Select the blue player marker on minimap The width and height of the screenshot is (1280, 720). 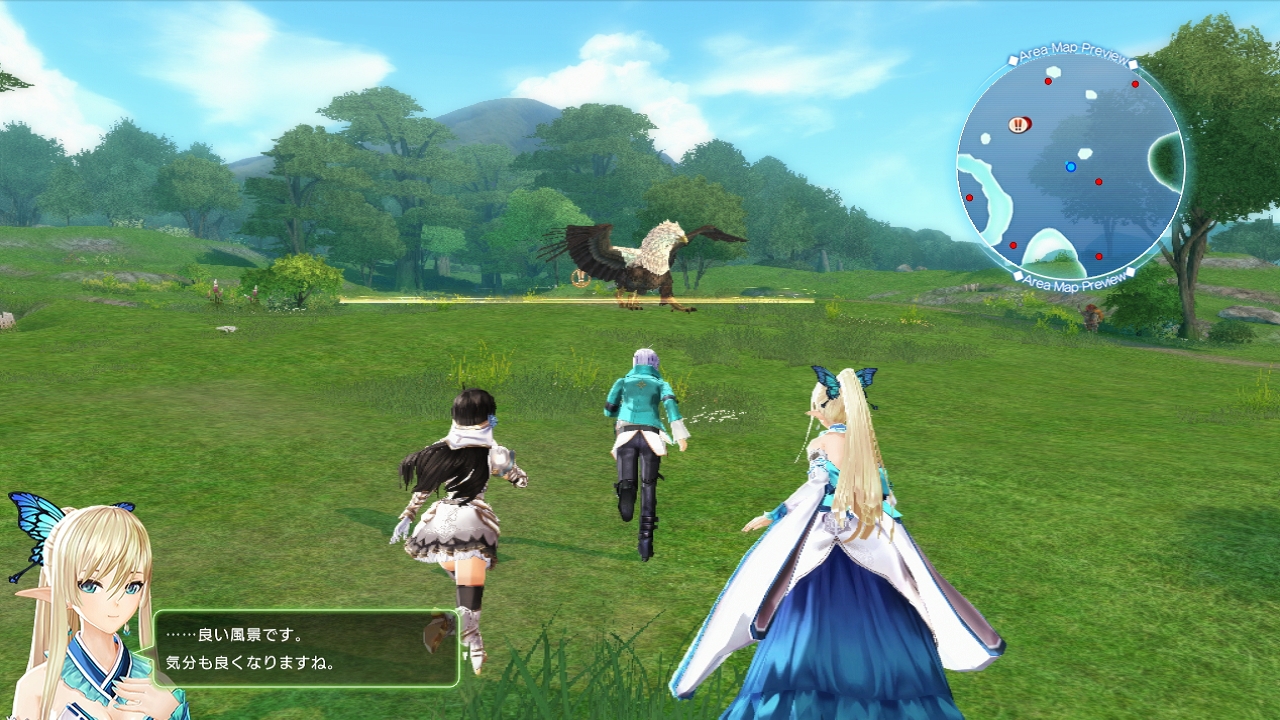1071,167
